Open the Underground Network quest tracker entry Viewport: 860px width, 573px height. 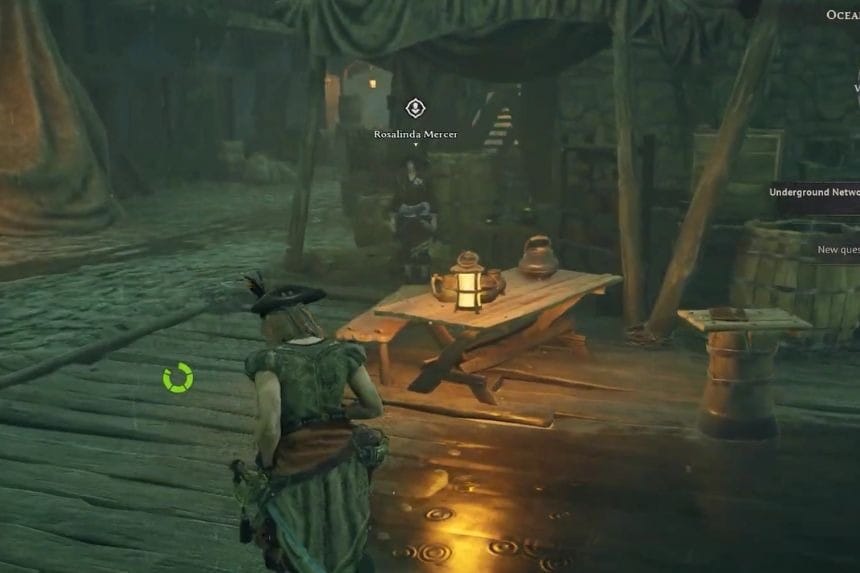point(813,192)
